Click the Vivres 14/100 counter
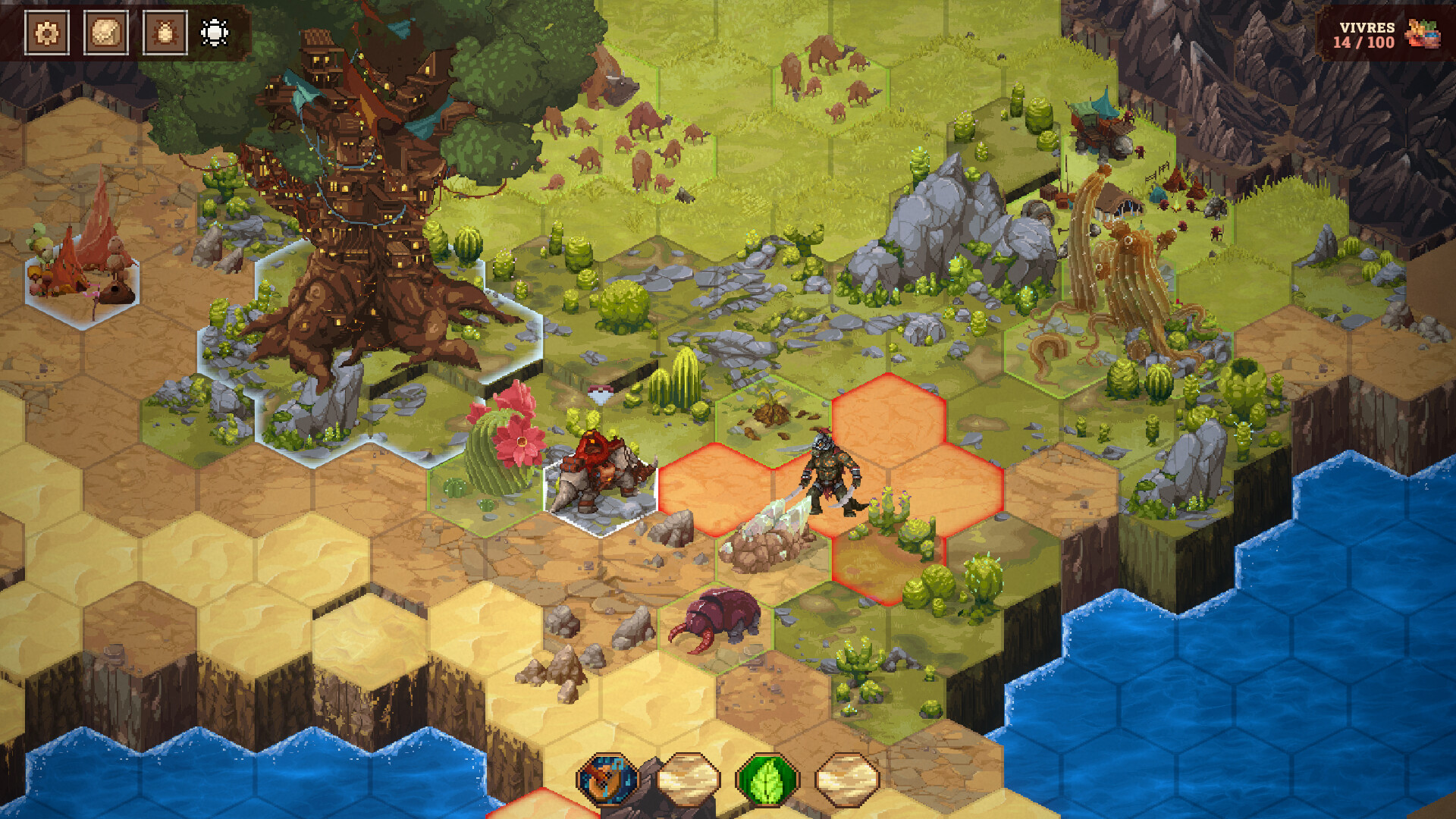Image resolution: width=1456 pixels, height=819 pixels. pos(1365,34)
